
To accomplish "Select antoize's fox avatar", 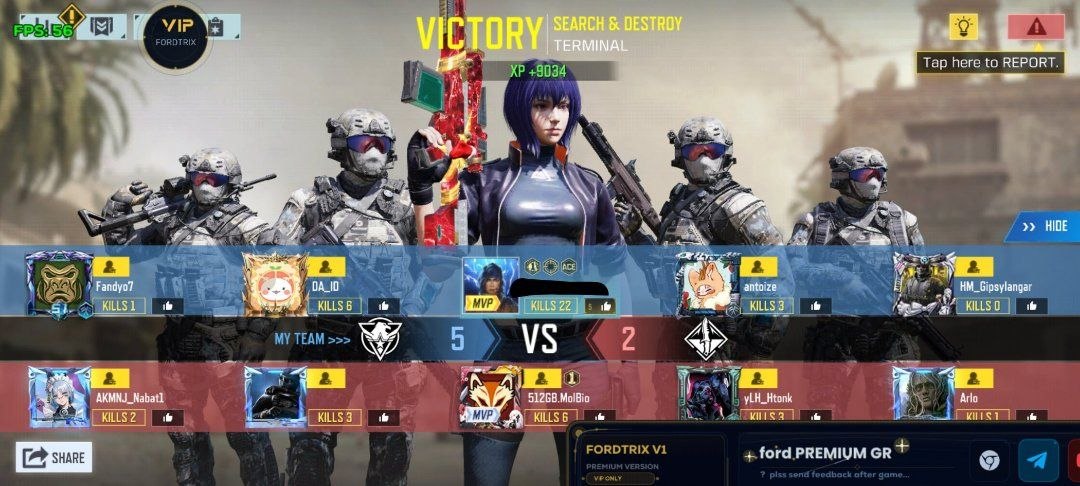I will pyautogui.click(x=708, y=284).
